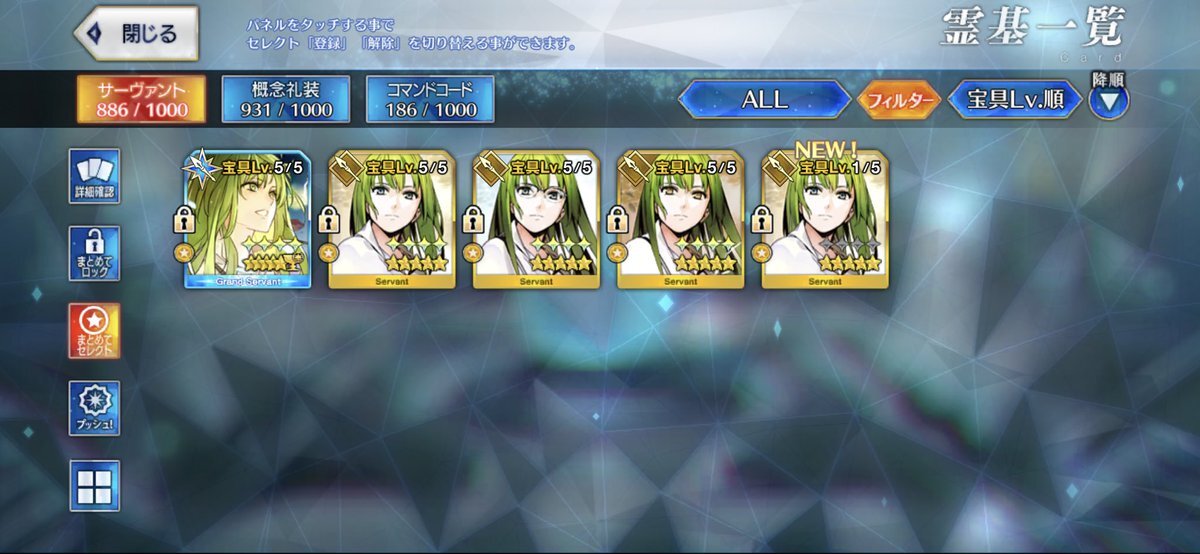Screen dimensions: 1200x554
Task: Open 詳細確認 detail view icon
Action: (x=95, y=177)
